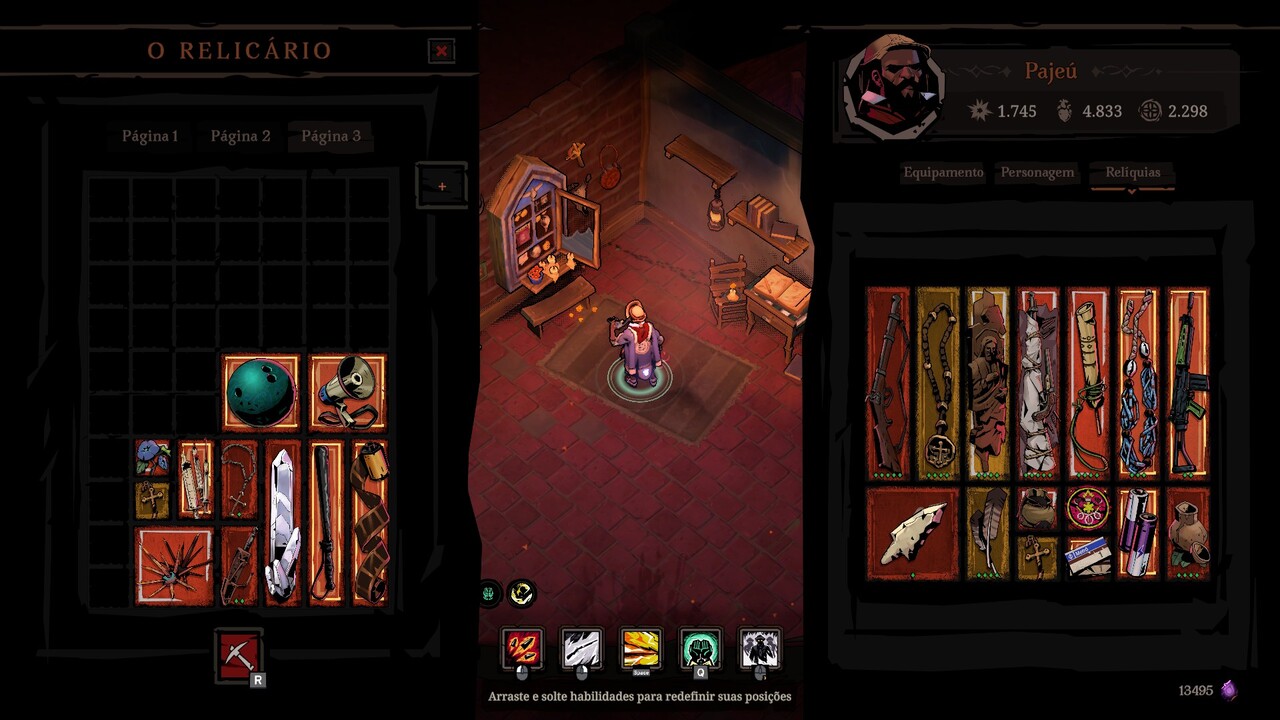
Task: Activate the red fire slash ability
Action: 522,648
